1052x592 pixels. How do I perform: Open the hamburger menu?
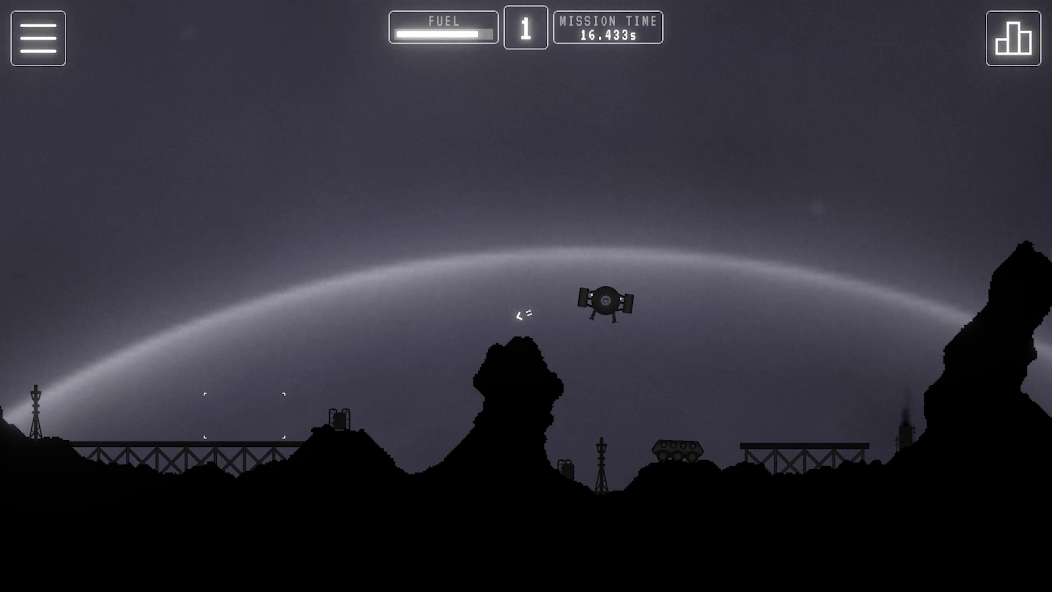coord(38,38)
